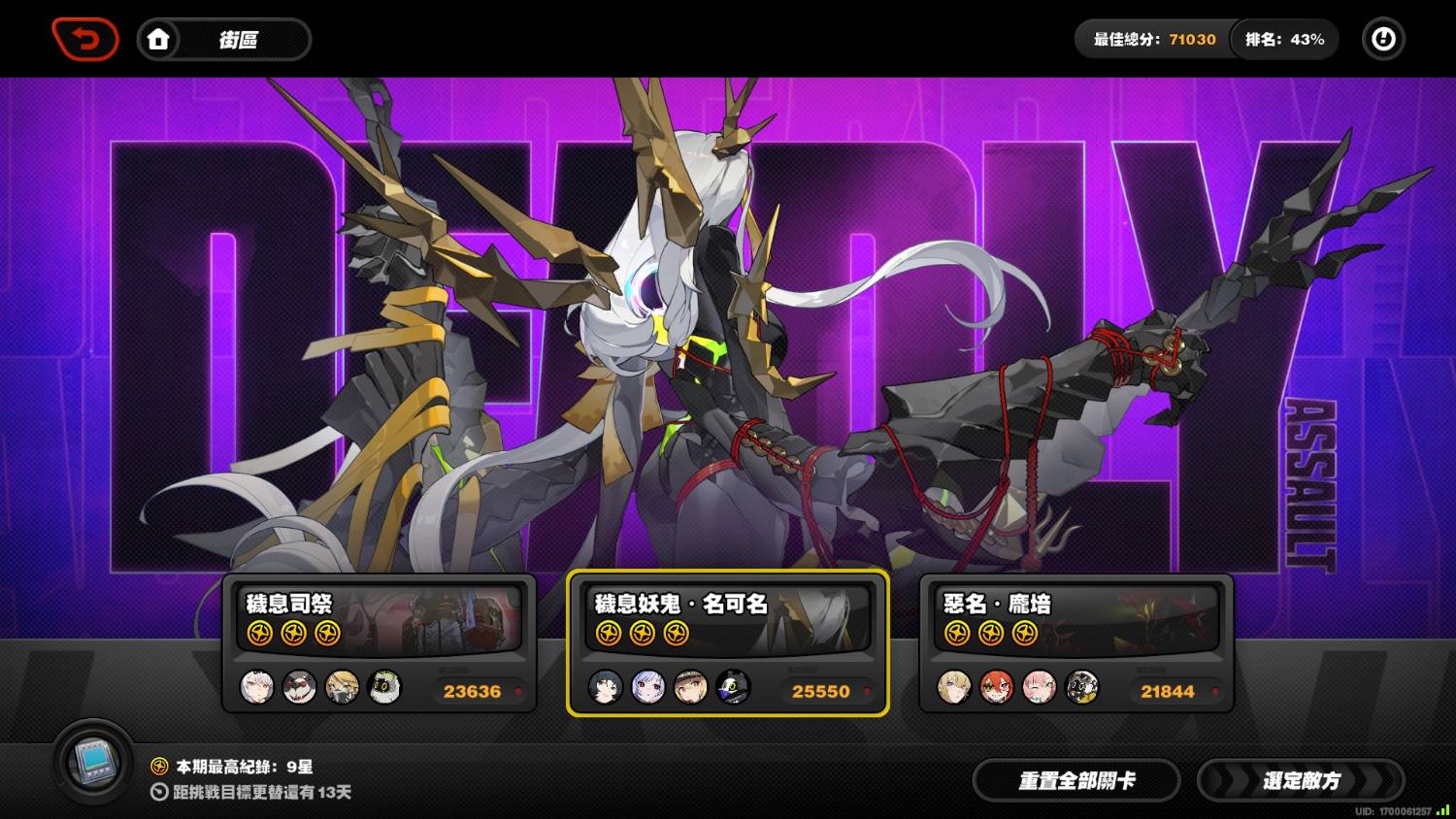Confirm enemy with 選定敵方 button
Viewport: 1456px width, 819px height.
point(1301,780)
